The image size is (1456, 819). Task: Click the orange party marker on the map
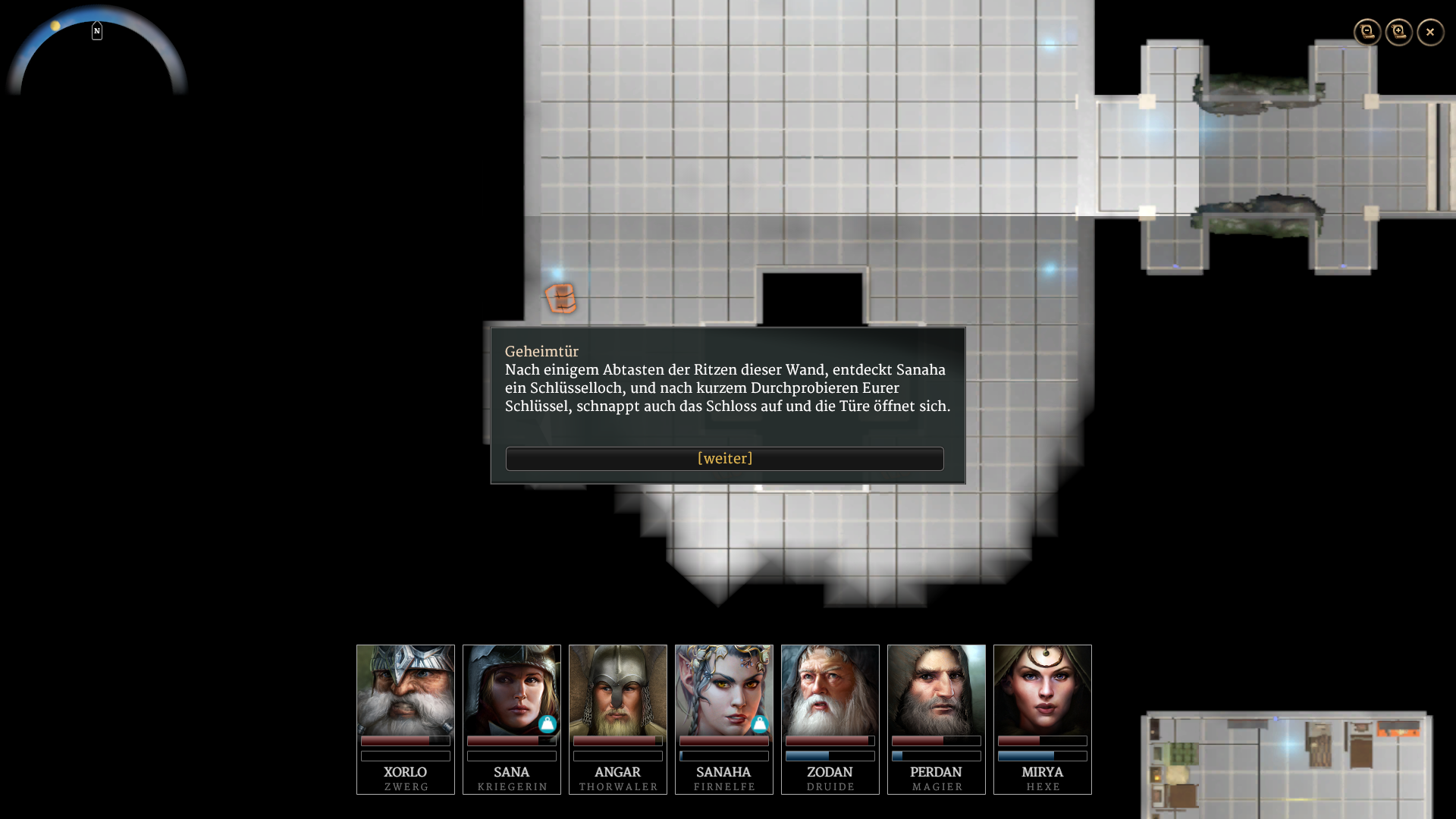click(561, 298)
